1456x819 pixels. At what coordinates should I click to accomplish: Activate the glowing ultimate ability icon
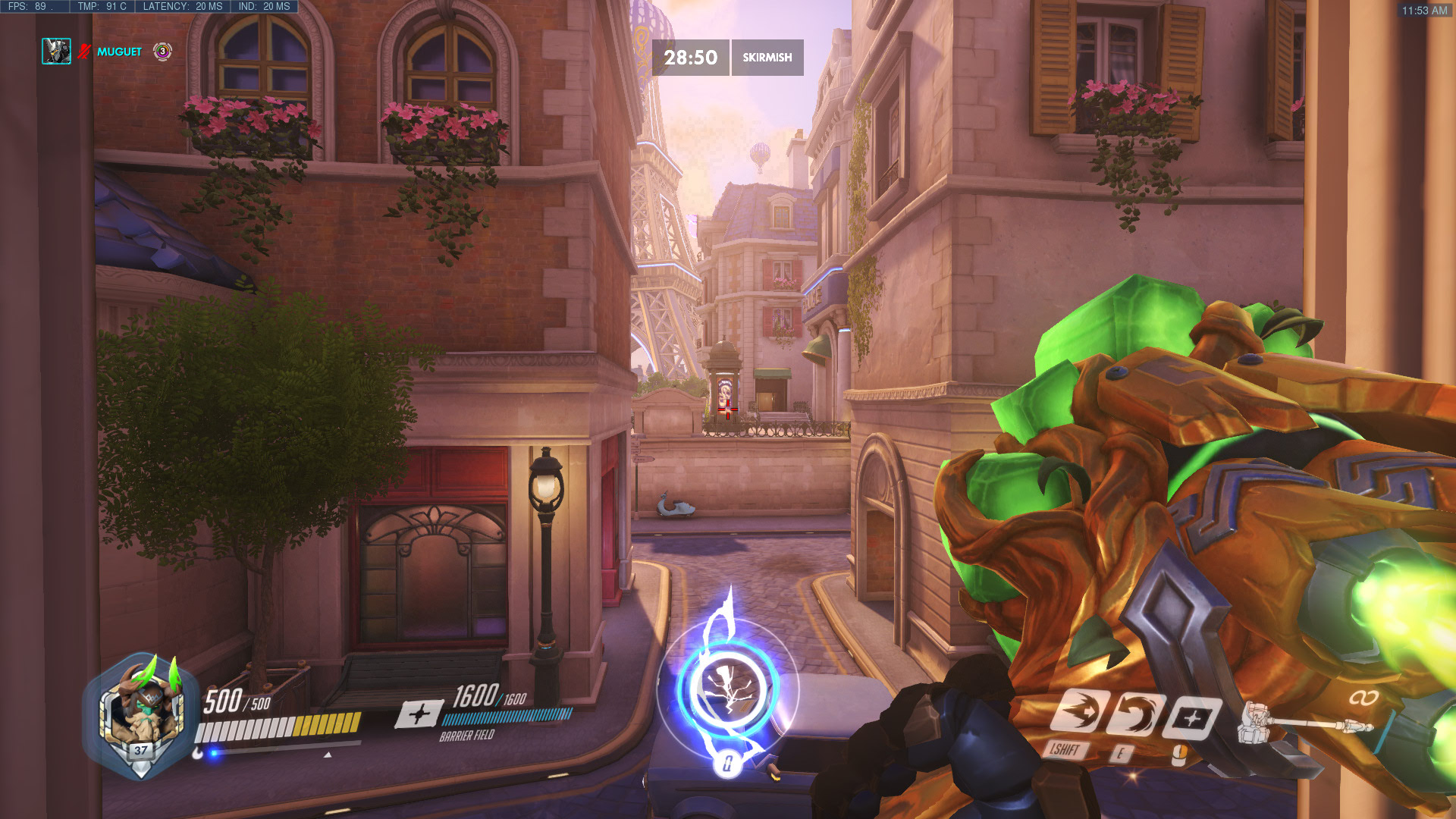pyautogui.click(x=727, y=687)
